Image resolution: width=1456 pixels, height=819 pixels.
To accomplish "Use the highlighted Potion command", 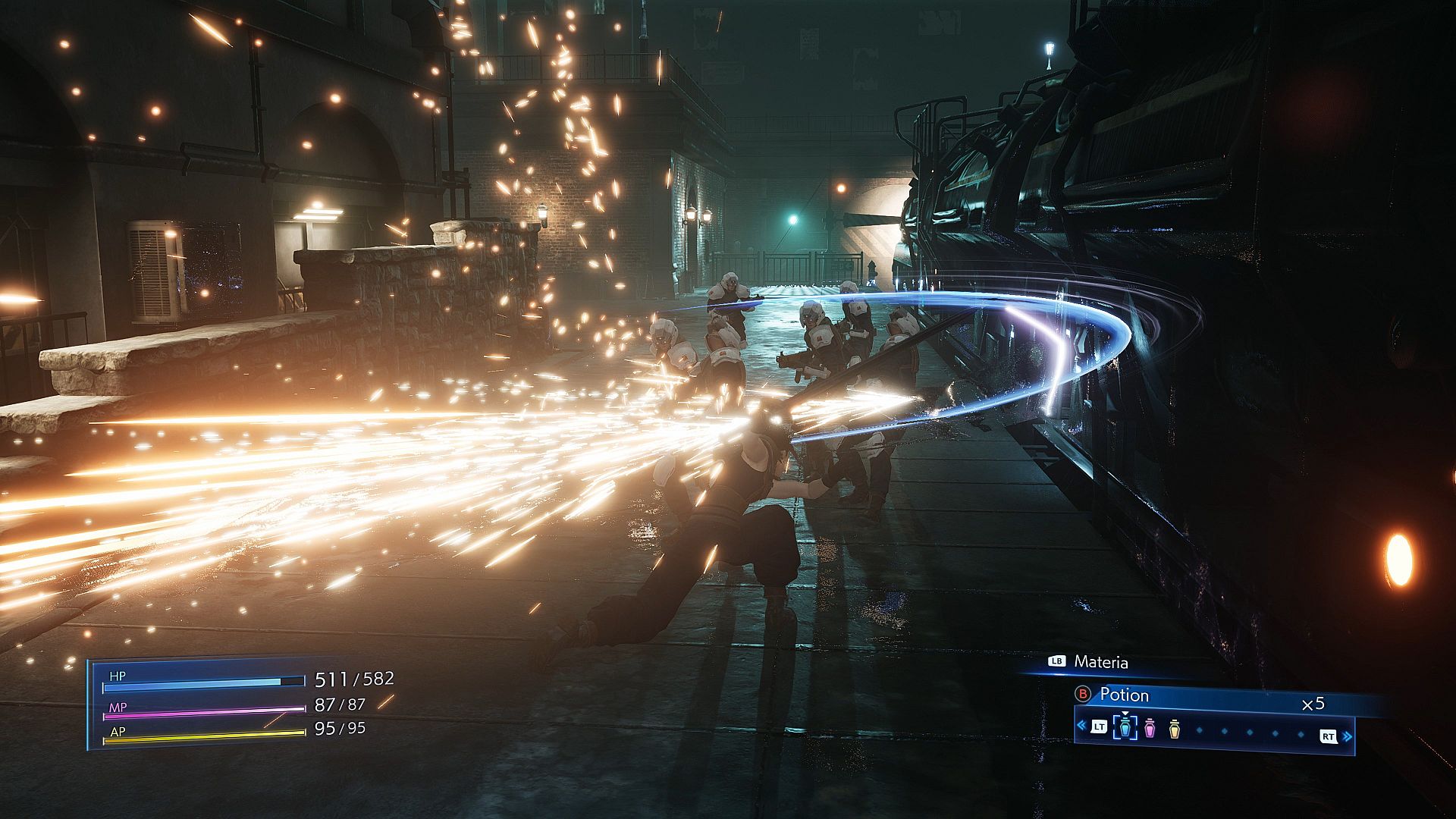I will point(1124,695).
